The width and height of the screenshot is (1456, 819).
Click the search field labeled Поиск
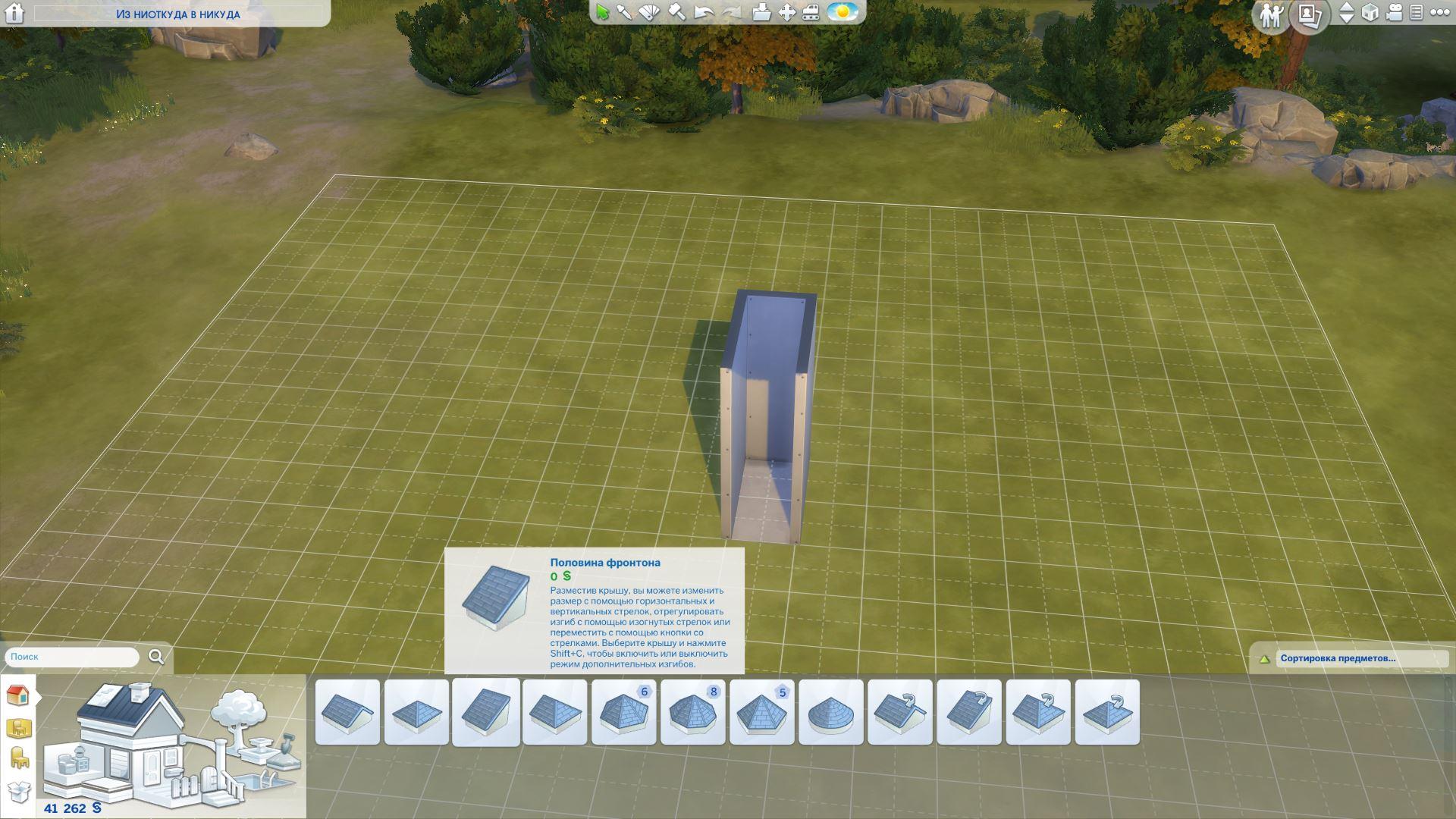72,657
